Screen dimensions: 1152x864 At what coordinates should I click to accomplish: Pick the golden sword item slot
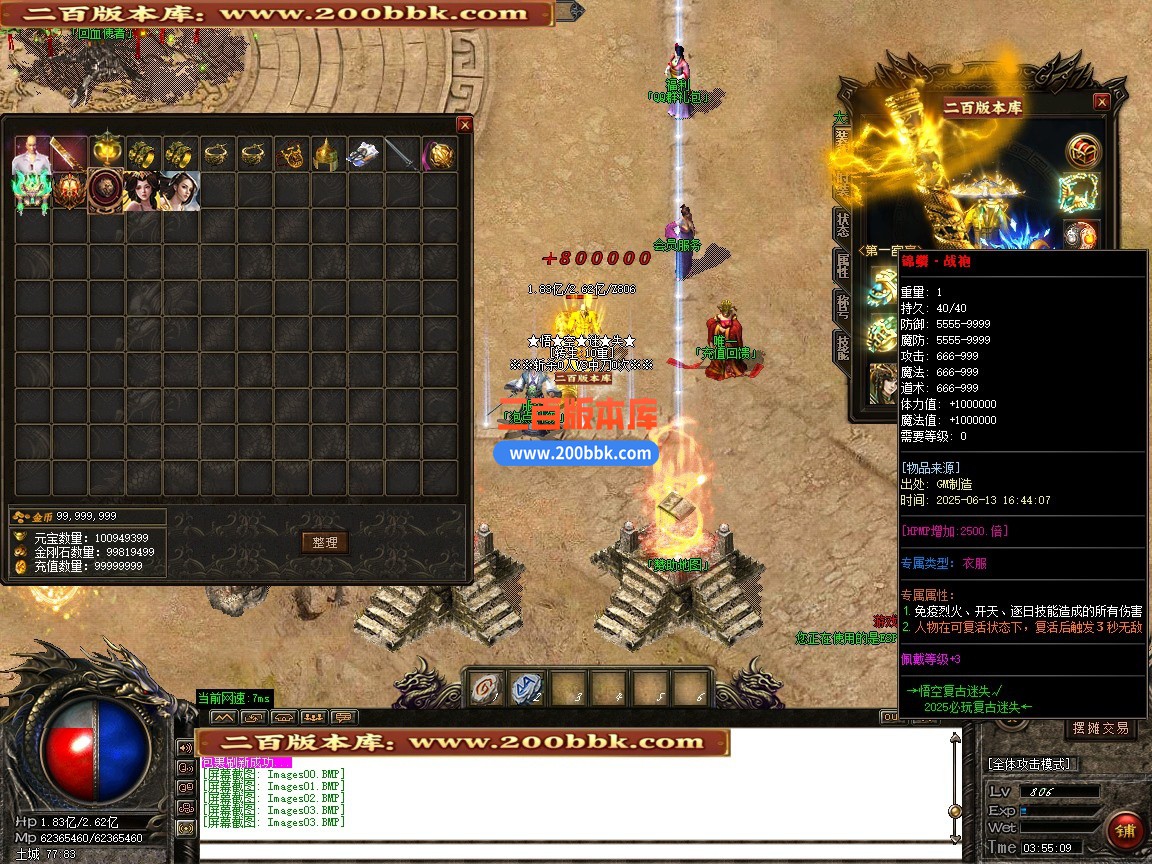(70, 154)
